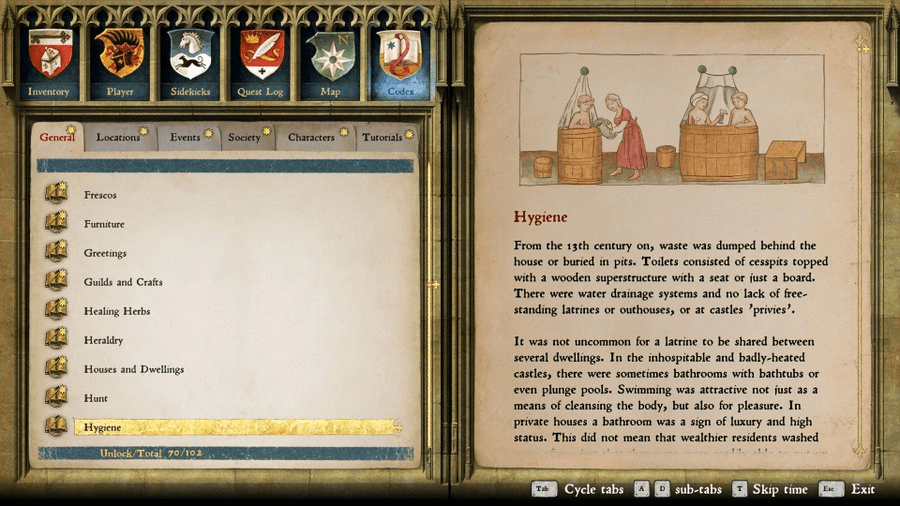This screenshot has height=506, width=900.
Task: Choose the Guilds and Crafts entry
Action: 123,282
